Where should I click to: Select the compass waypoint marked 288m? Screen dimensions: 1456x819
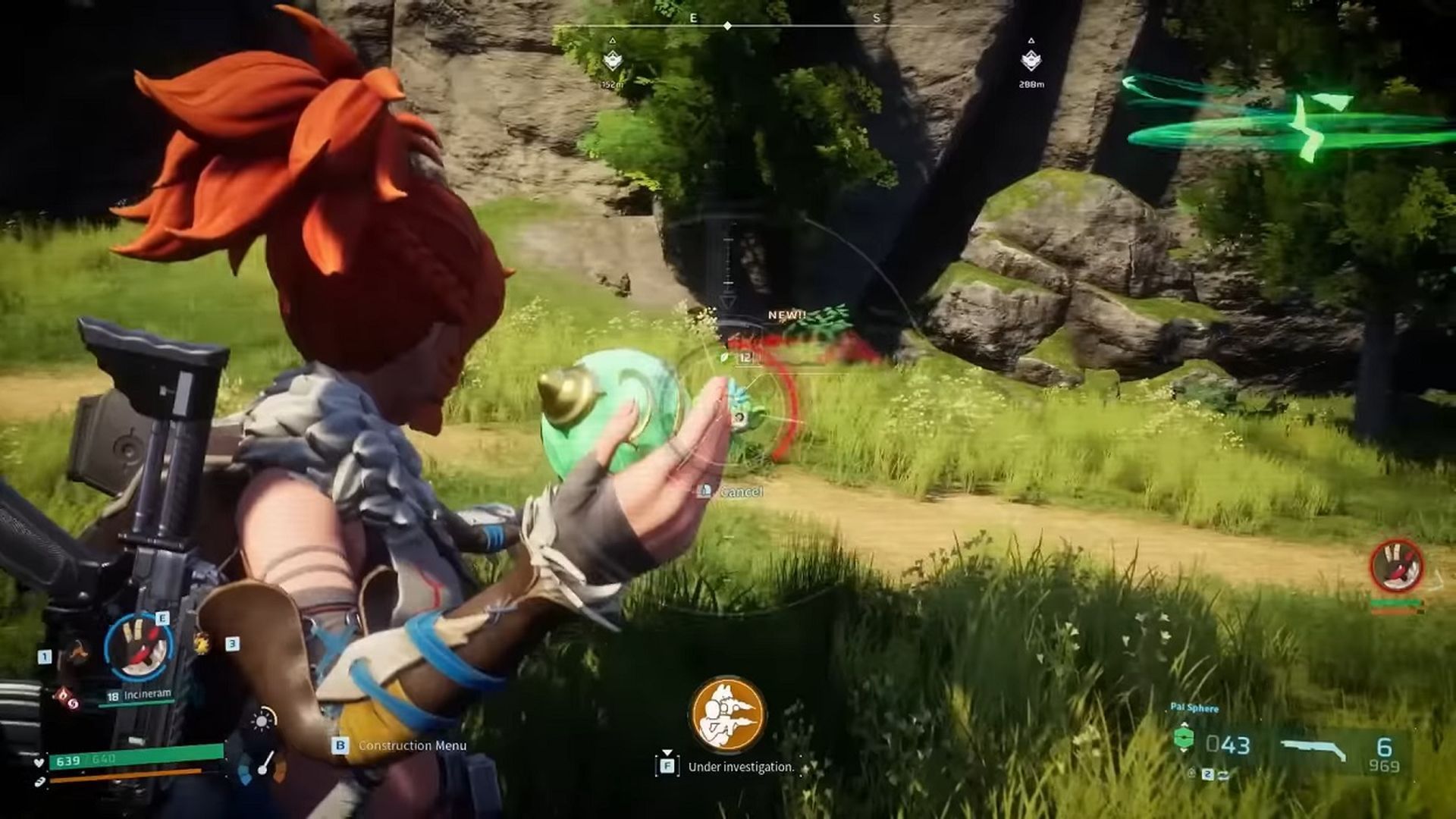tap(1031, 60)
